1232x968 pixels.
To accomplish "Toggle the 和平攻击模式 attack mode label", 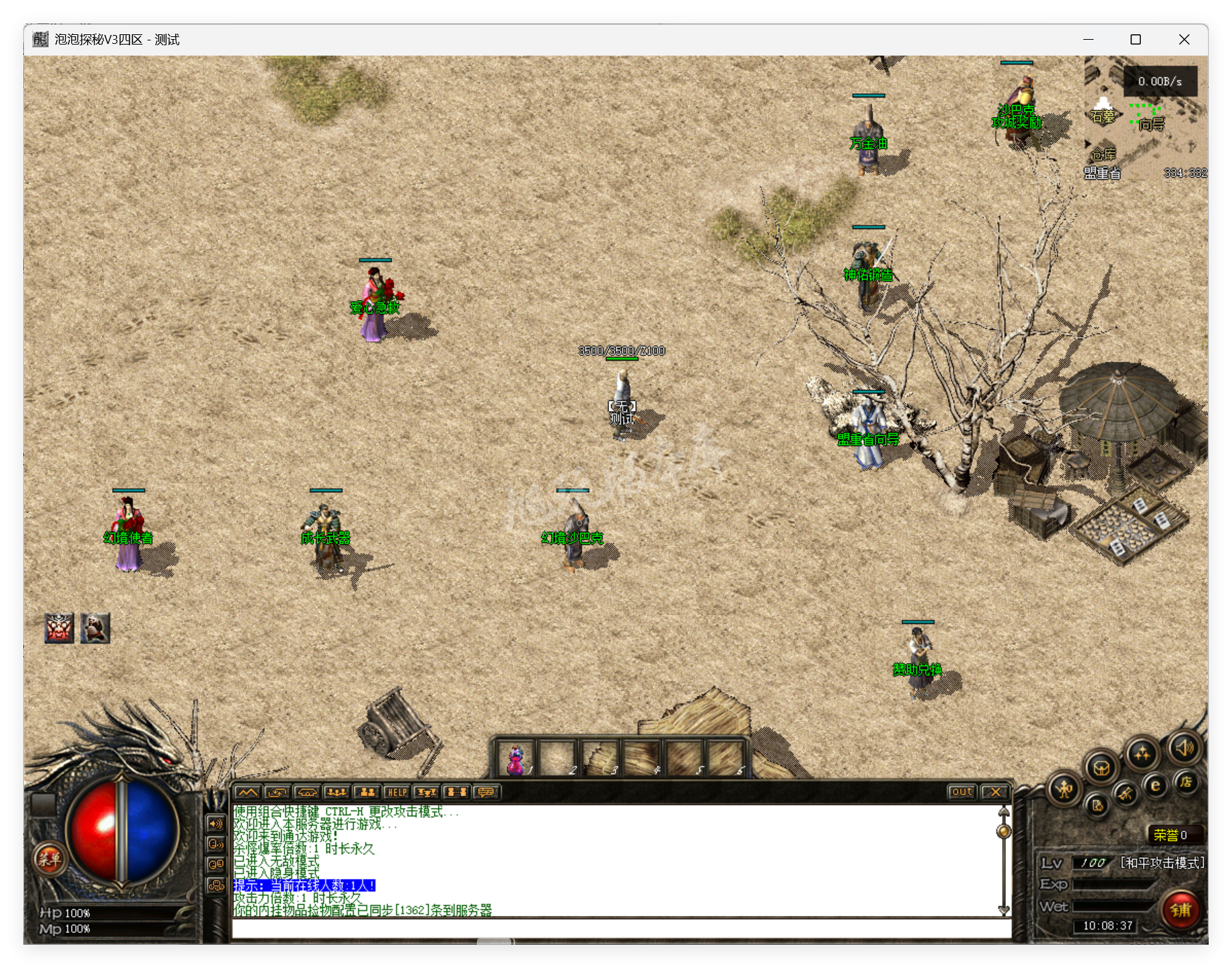I will point(1162,862).
